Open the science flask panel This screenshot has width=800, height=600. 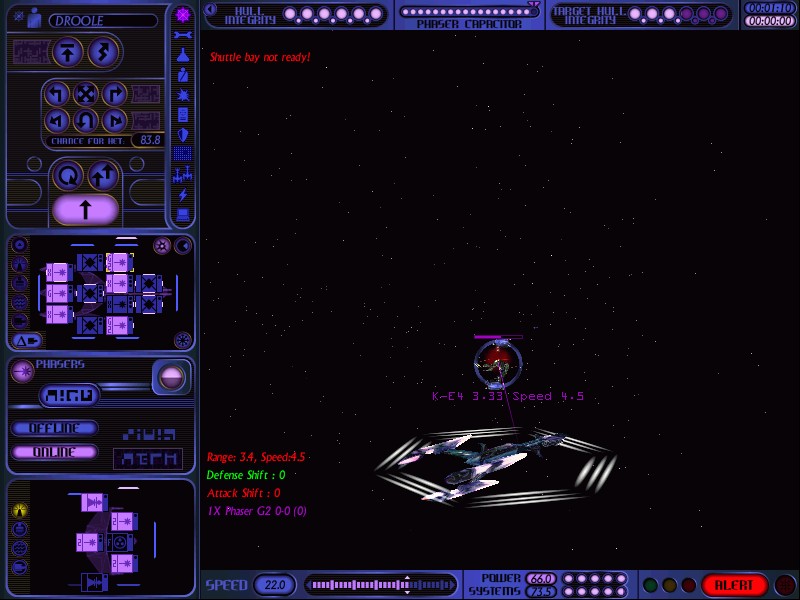pyautogui.click(x=183, y=55)
